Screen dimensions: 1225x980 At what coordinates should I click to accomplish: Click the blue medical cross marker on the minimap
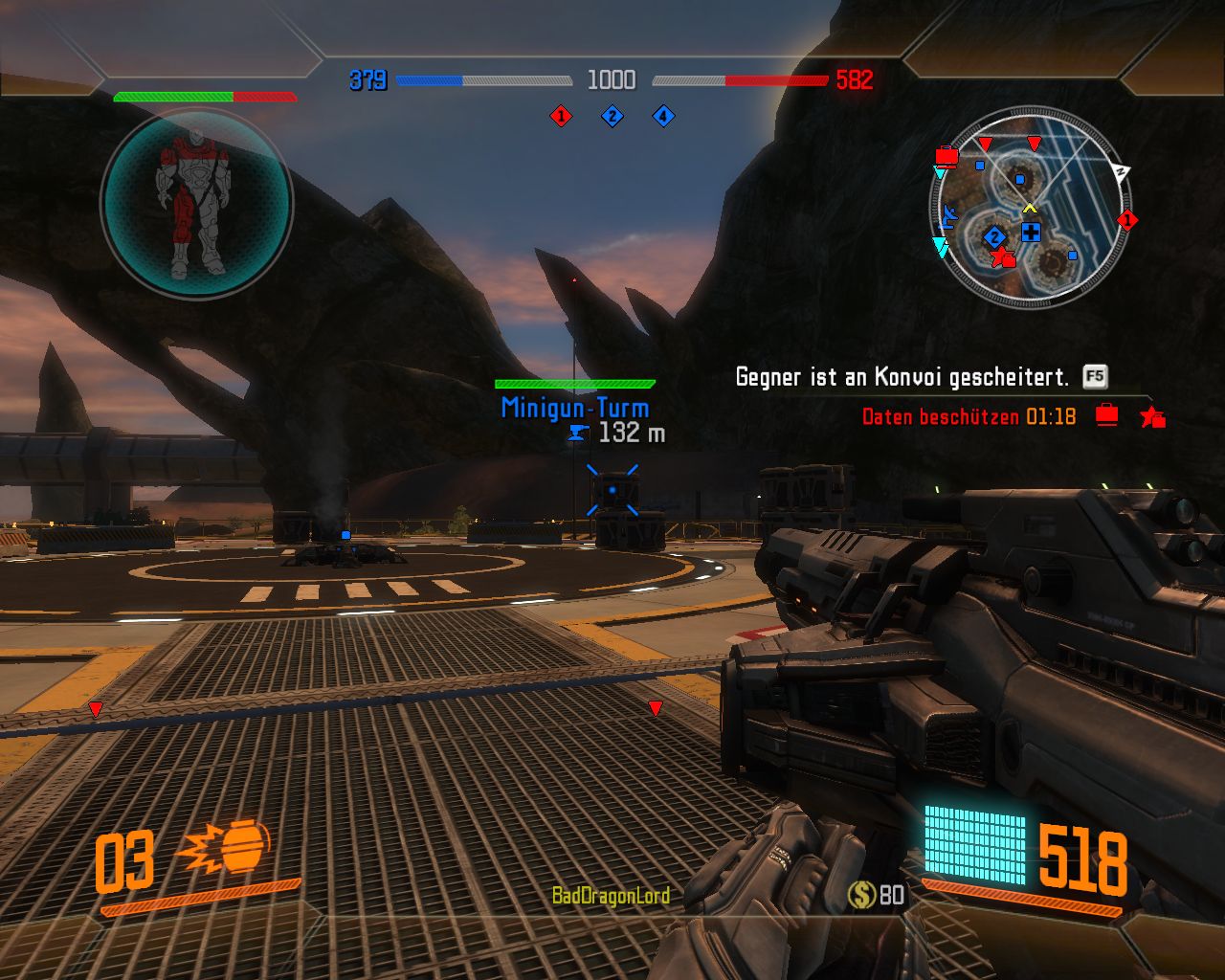pyautogui.click(x=1031, y=232)
